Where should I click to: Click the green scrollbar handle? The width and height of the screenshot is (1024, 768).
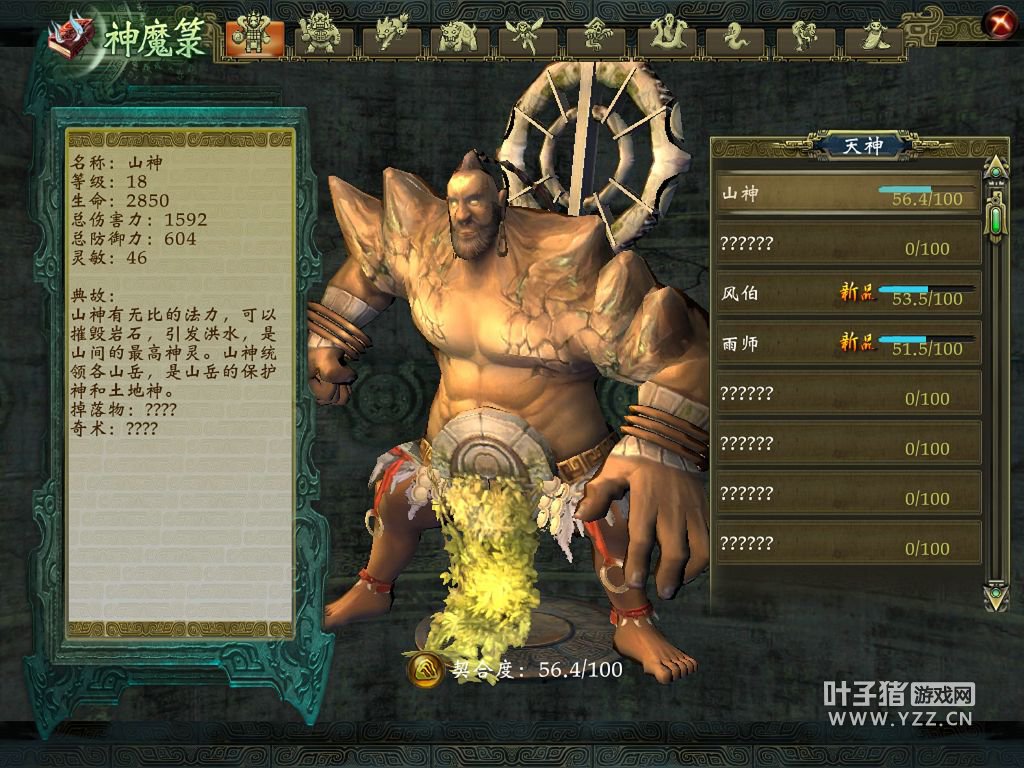click(x=996, y=217)
